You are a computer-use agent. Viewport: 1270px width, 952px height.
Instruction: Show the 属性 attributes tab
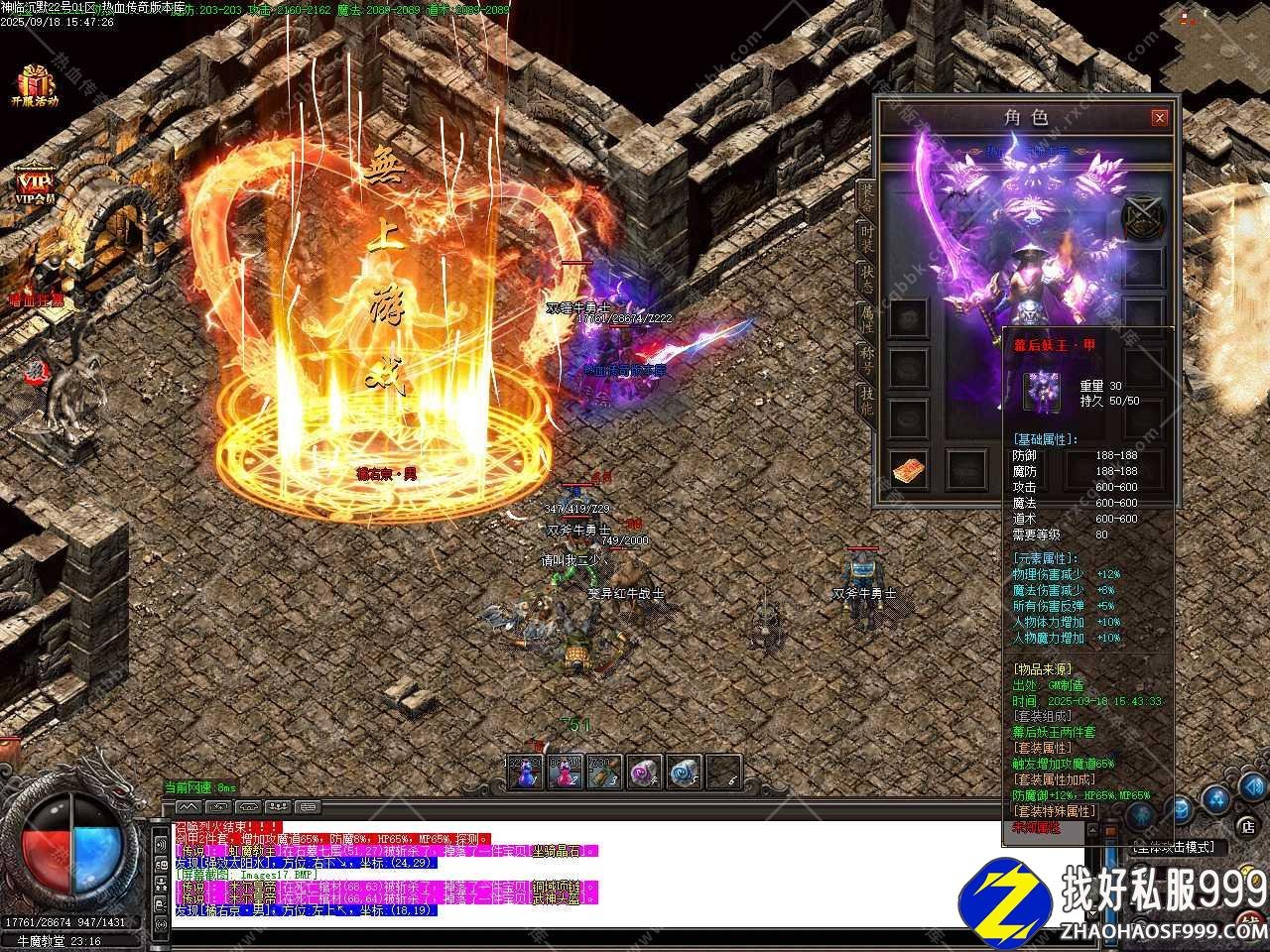866,317
